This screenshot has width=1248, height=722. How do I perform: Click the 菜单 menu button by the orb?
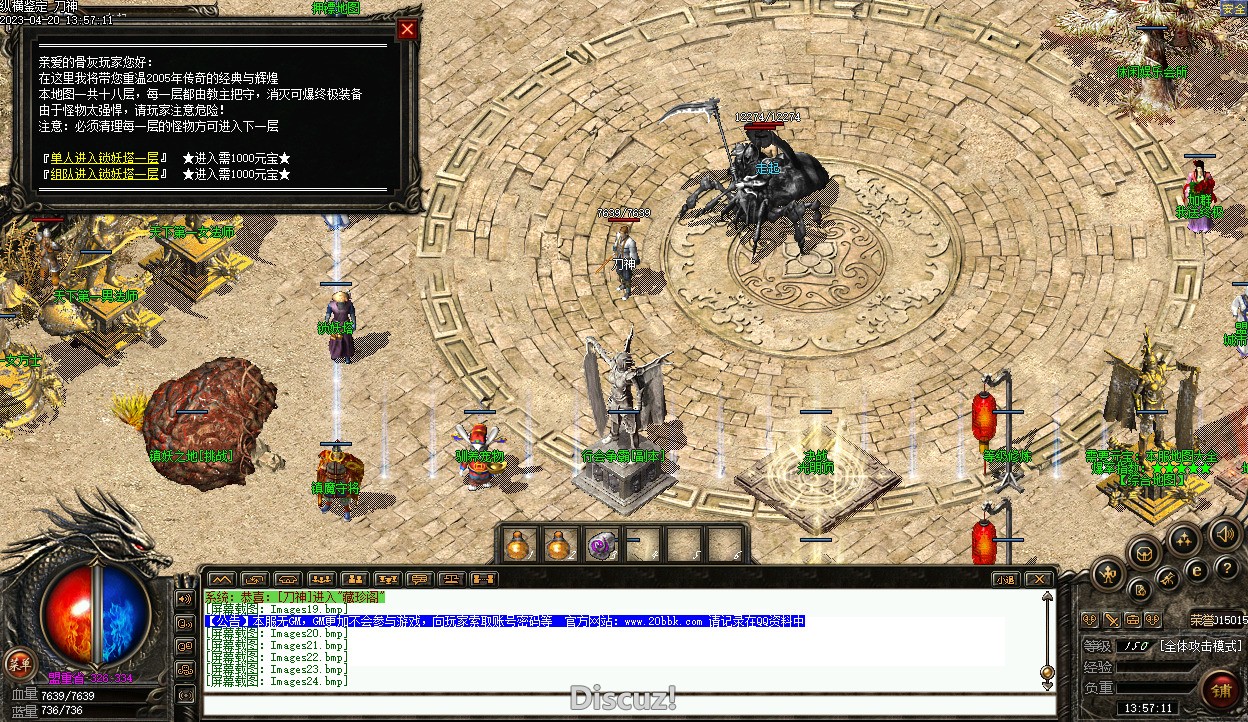pos(18,662)
